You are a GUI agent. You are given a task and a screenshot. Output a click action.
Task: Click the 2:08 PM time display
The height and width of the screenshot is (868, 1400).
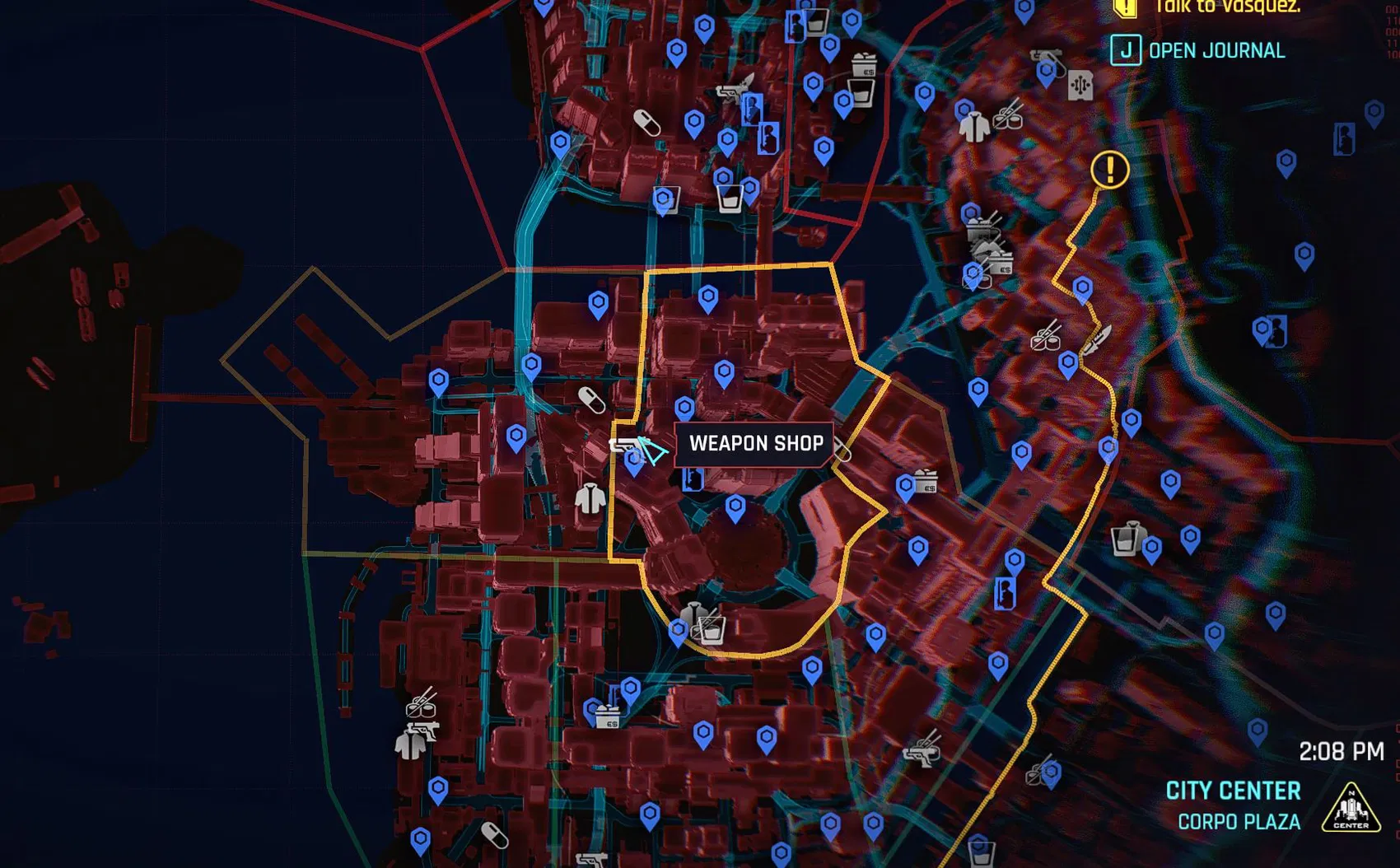coord(1343,751)
